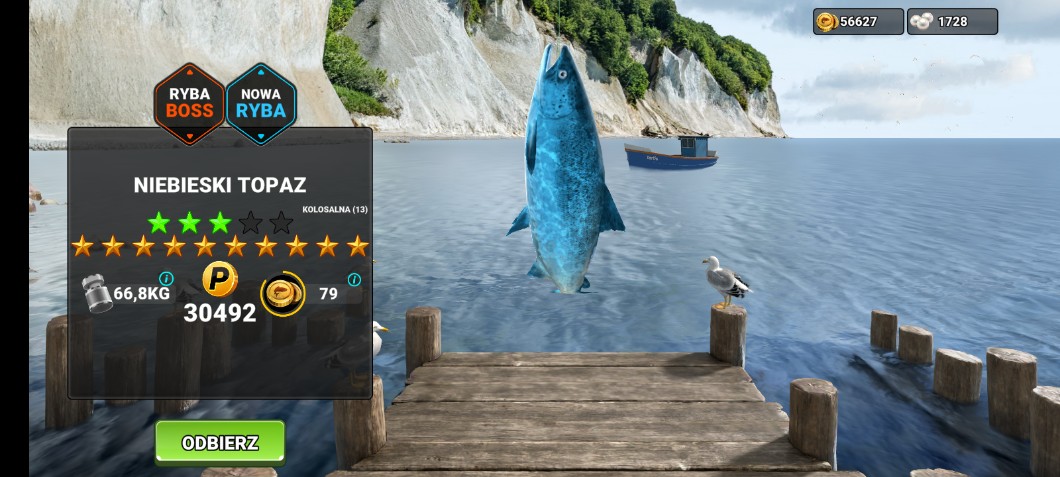Viewport: 1060px width, 477px height.
Task: Collect the catch with the ODBIERZ button
Action: pyautogui.click(x=220, y=442)
